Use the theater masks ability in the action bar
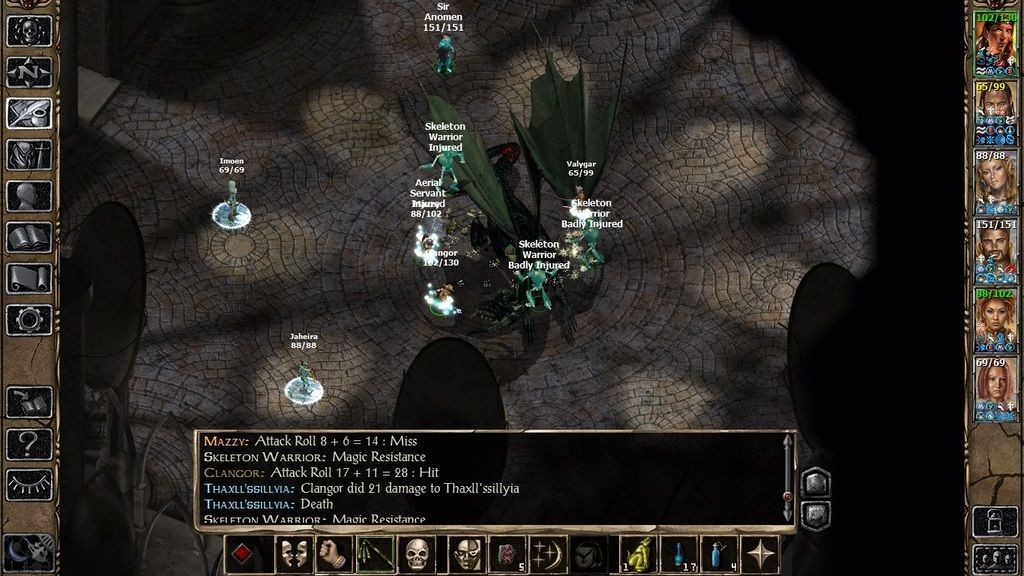The image size is (1024, 576). pyautogui.click(x=290, y=554)
